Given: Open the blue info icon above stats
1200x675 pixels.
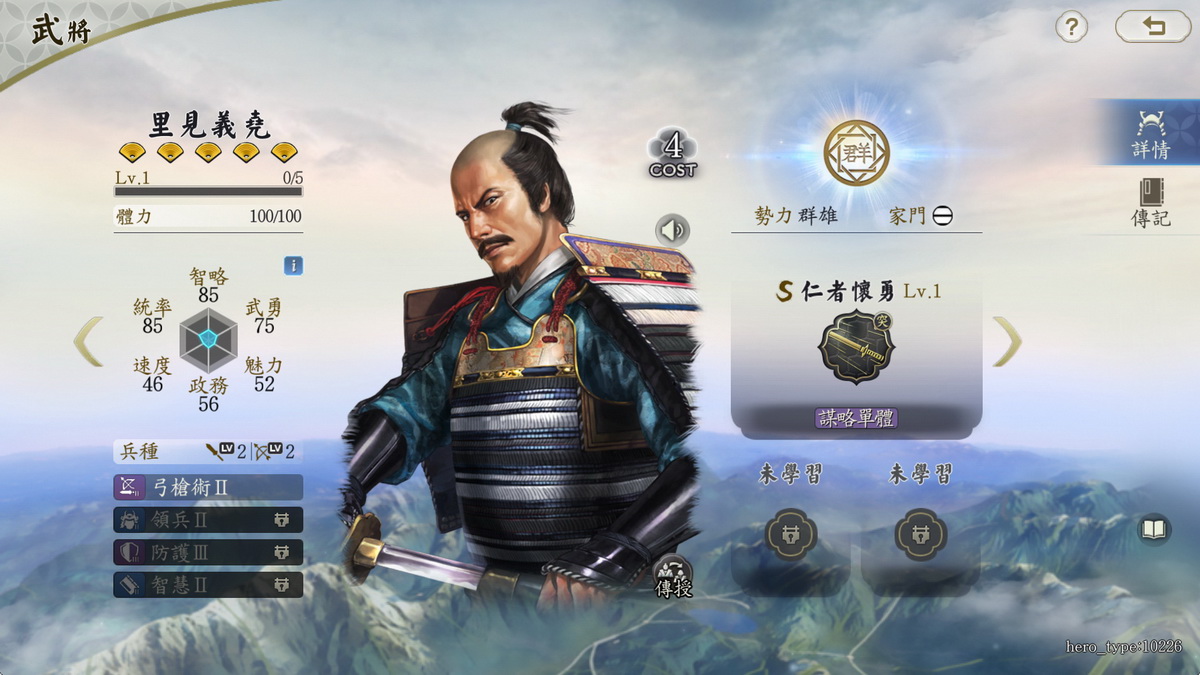Looking at the screenshot, I should pos(293,266).
